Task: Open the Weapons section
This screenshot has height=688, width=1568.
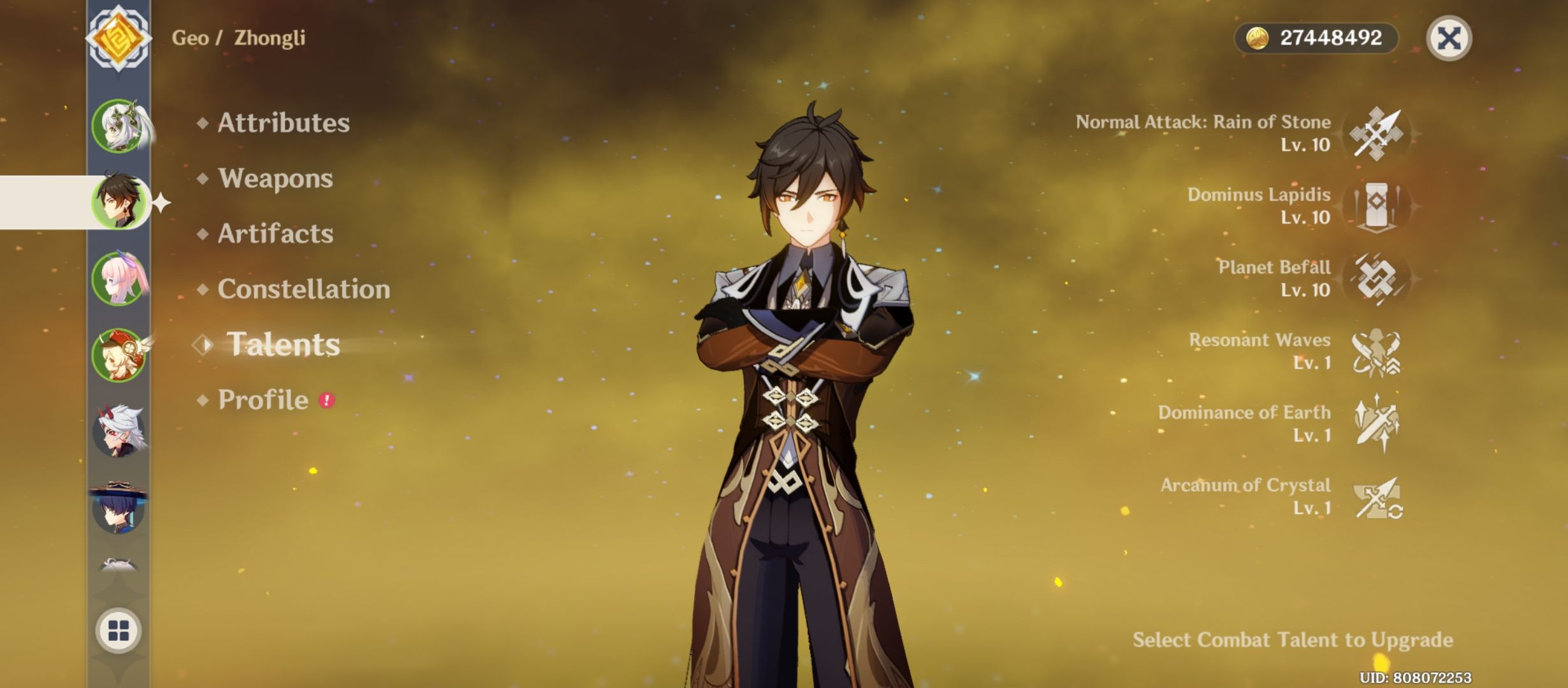Action: 274,179
